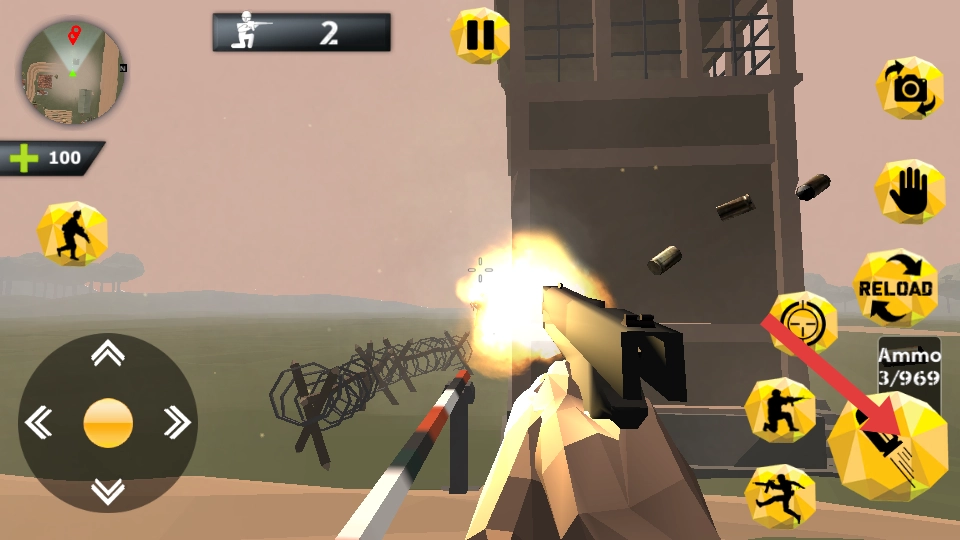Tap the camera switch button
Screen dimensions: 960x540
click(909, 89)
